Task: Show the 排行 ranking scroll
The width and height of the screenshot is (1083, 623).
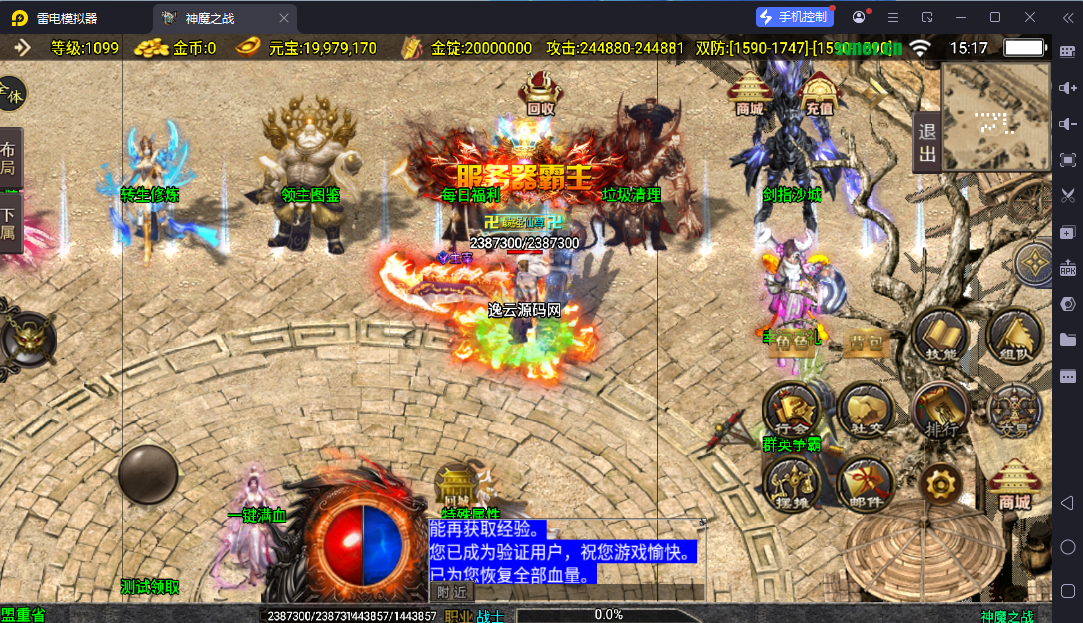Action: pos(940,408)
